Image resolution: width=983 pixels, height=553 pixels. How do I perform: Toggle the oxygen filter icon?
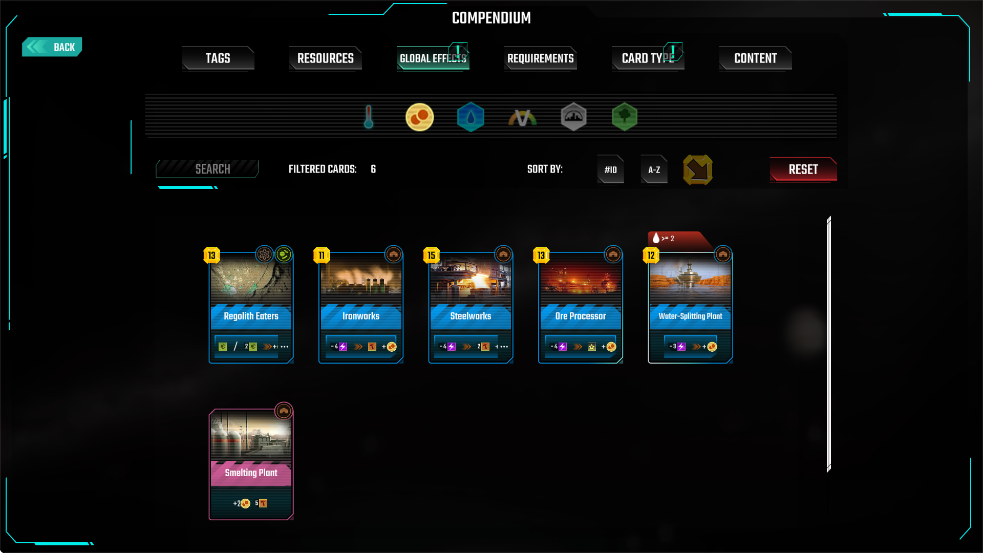tap(419, 118)
